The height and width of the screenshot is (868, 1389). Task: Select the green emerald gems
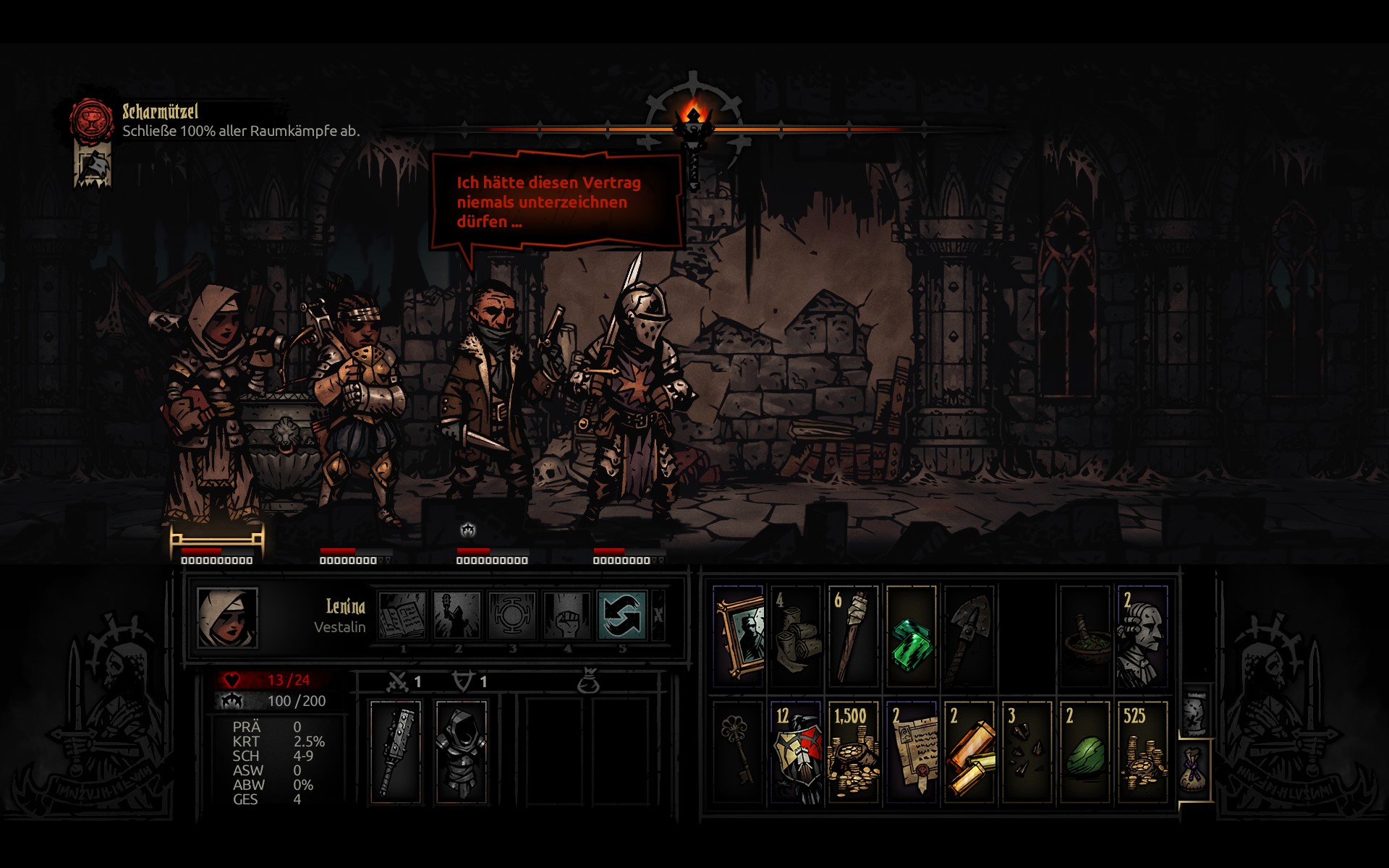pyautogui.click(x=911, y=637)
